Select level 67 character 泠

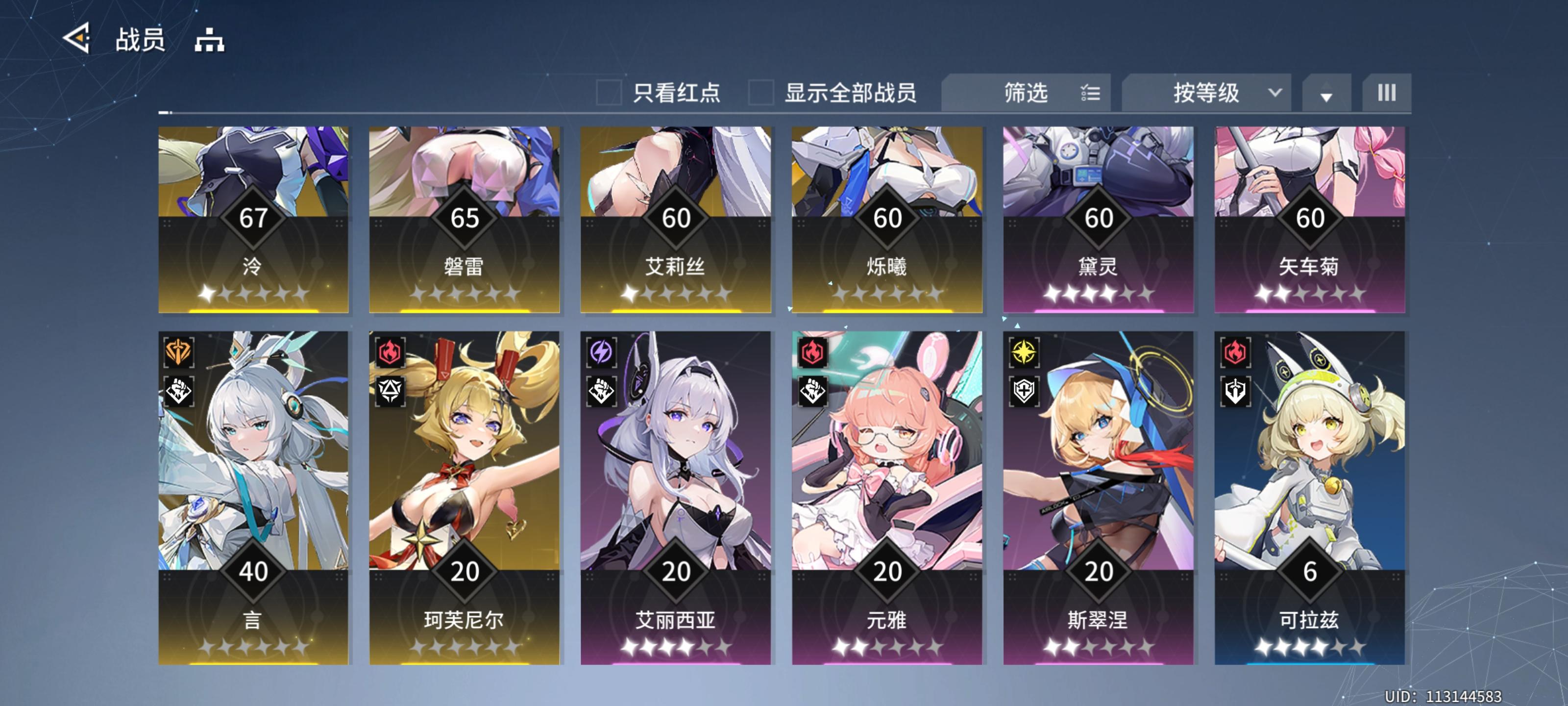tap(253, 219)
